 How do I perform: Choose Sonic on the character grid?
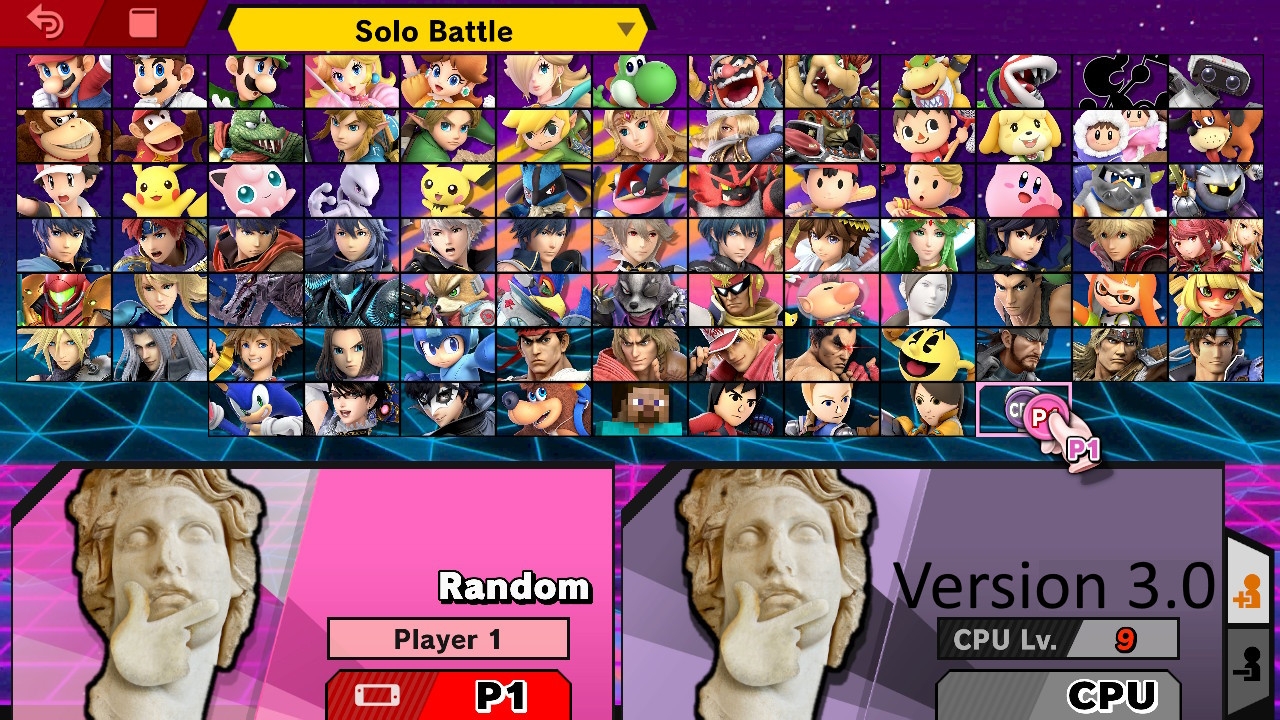[x=255, y=408]
